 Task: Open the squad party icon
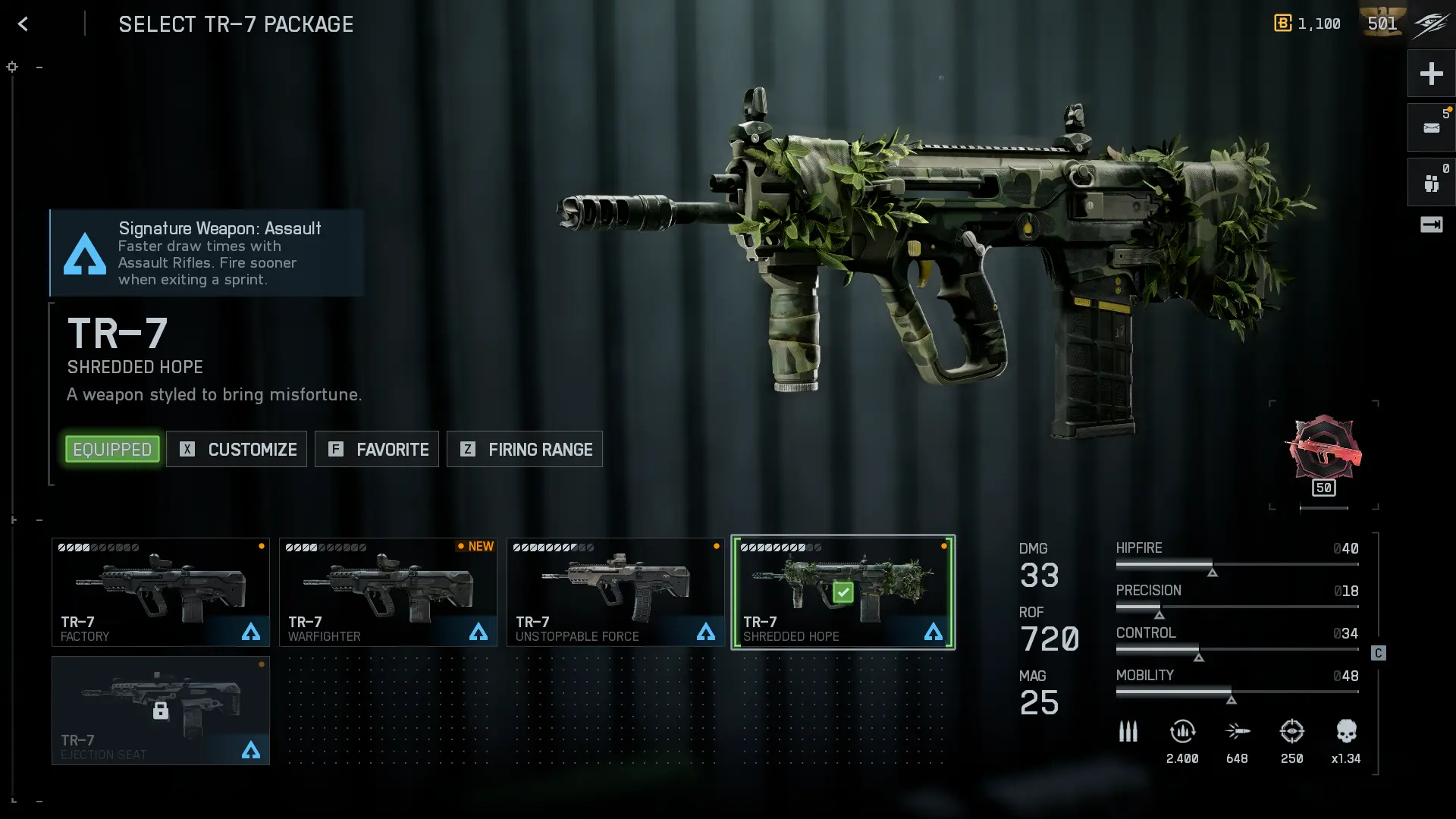[1431, 183]
